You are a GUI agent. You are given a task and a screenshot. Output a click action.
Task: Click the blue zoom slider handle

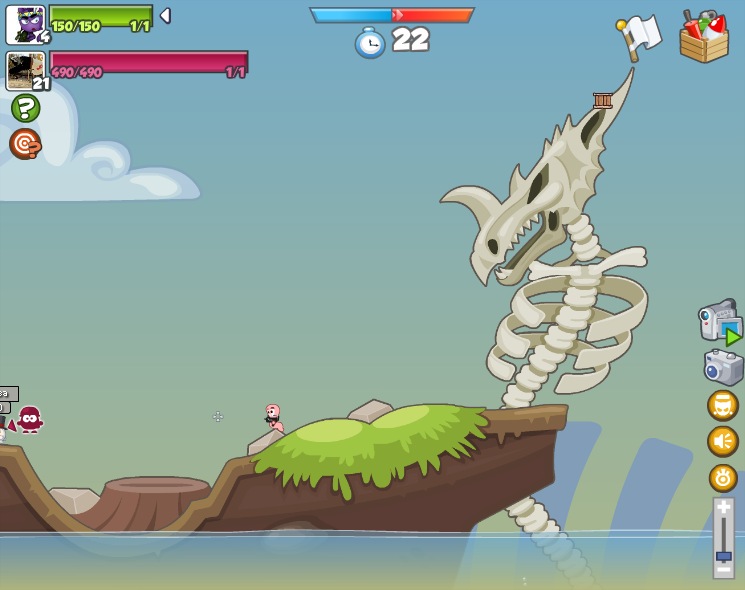723,555
